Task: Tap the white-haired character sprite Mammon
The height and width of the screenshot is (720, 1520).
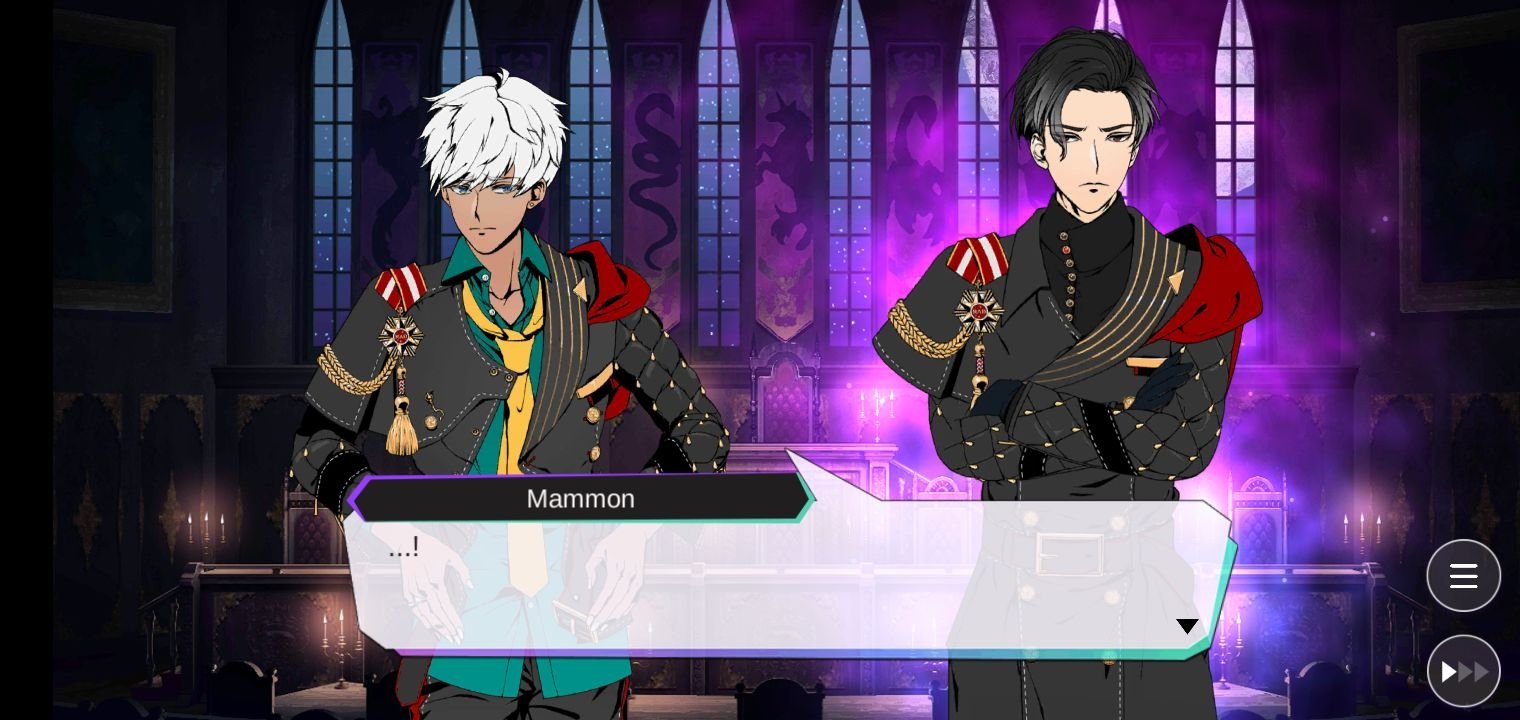Action: (x=490, y=250)
